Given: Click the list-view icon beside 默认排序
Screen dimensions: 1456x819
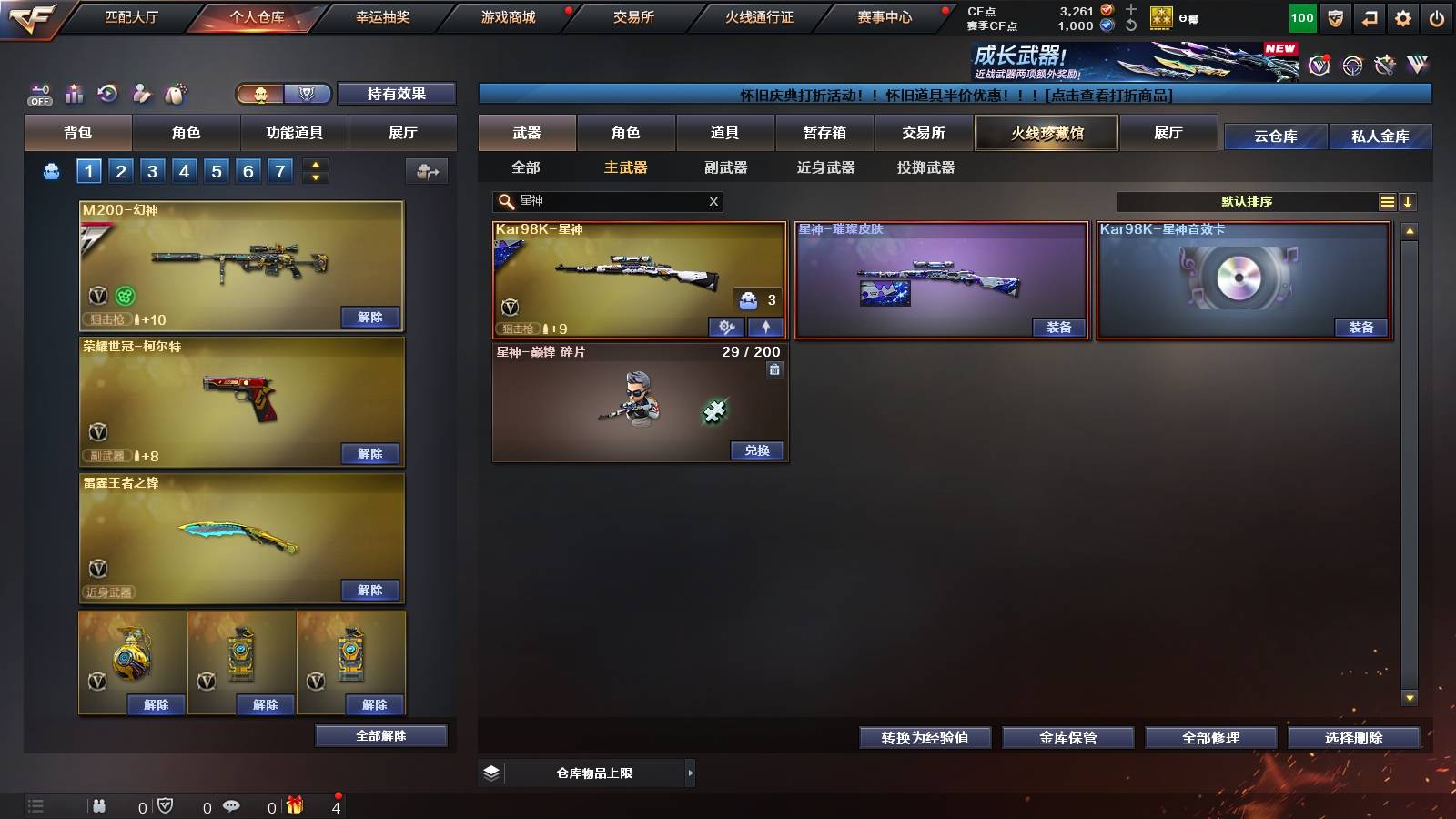Looking at the screenshot, I should (x=1387, y=201).
